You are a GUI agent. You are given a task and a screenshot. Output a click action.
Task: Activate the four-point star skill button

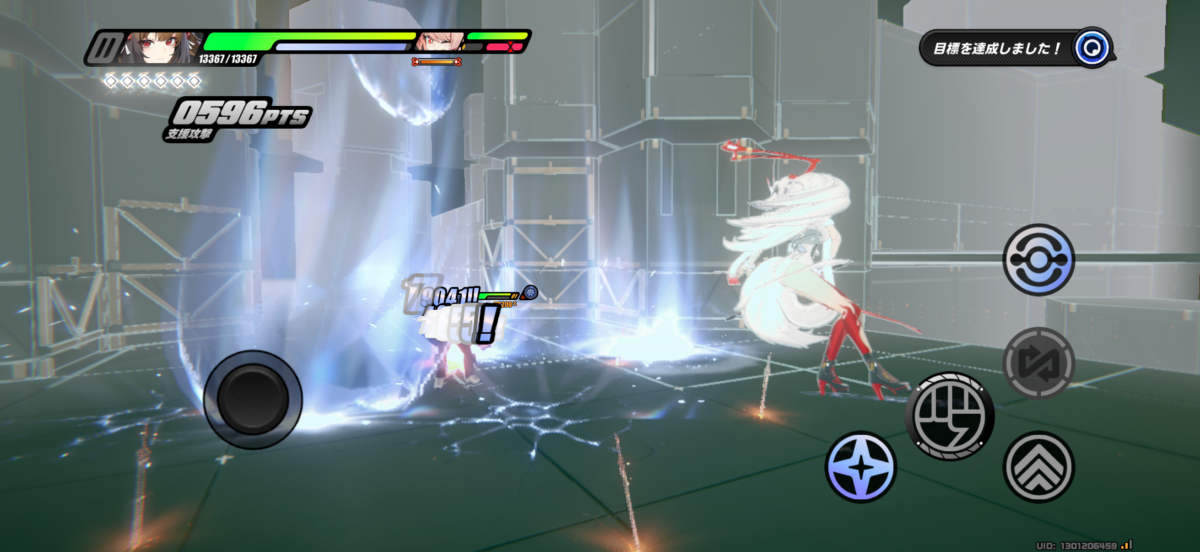pos(861,467)
